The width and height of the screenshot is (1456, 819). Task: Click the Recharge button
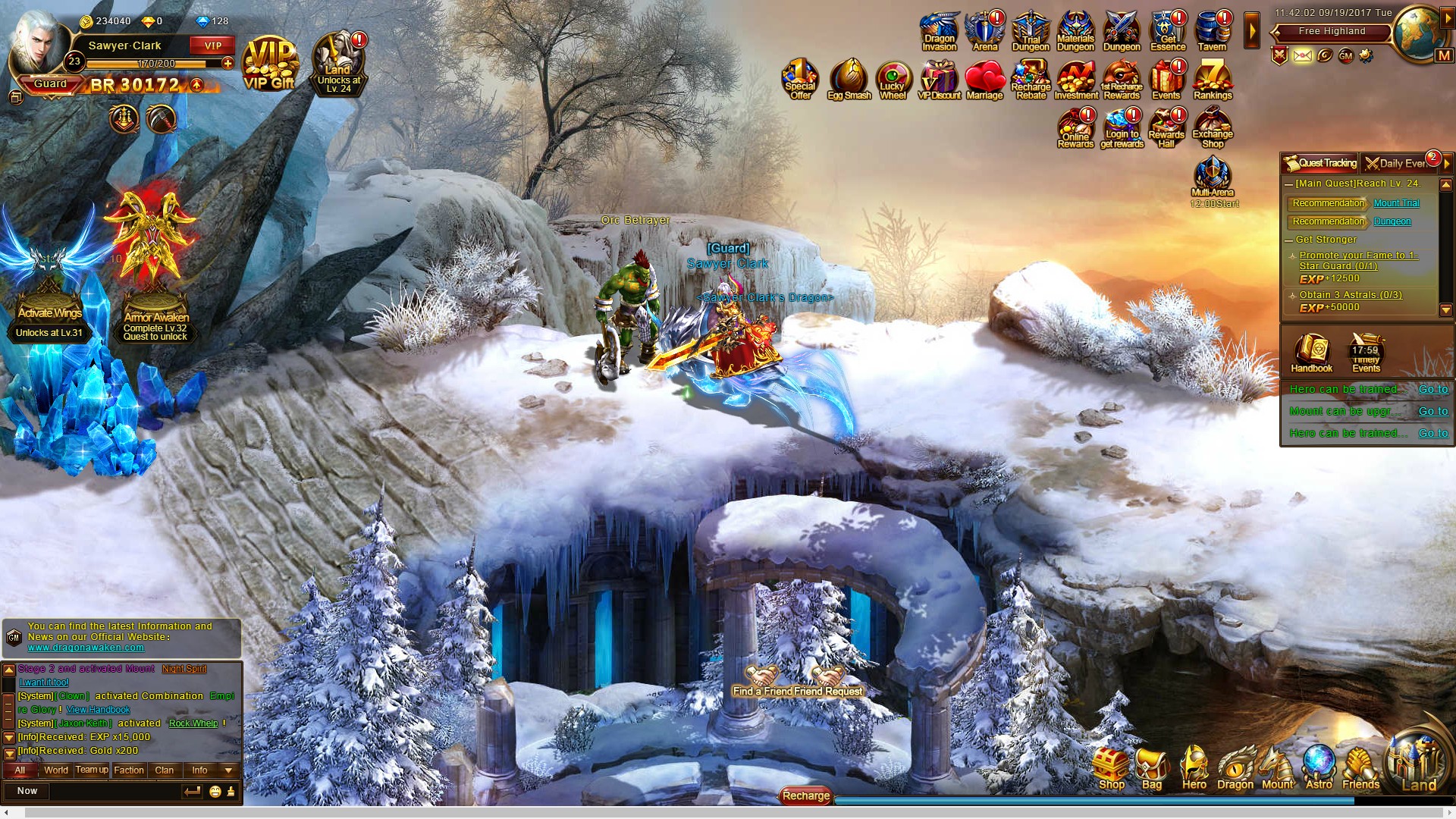pos(805,795)
